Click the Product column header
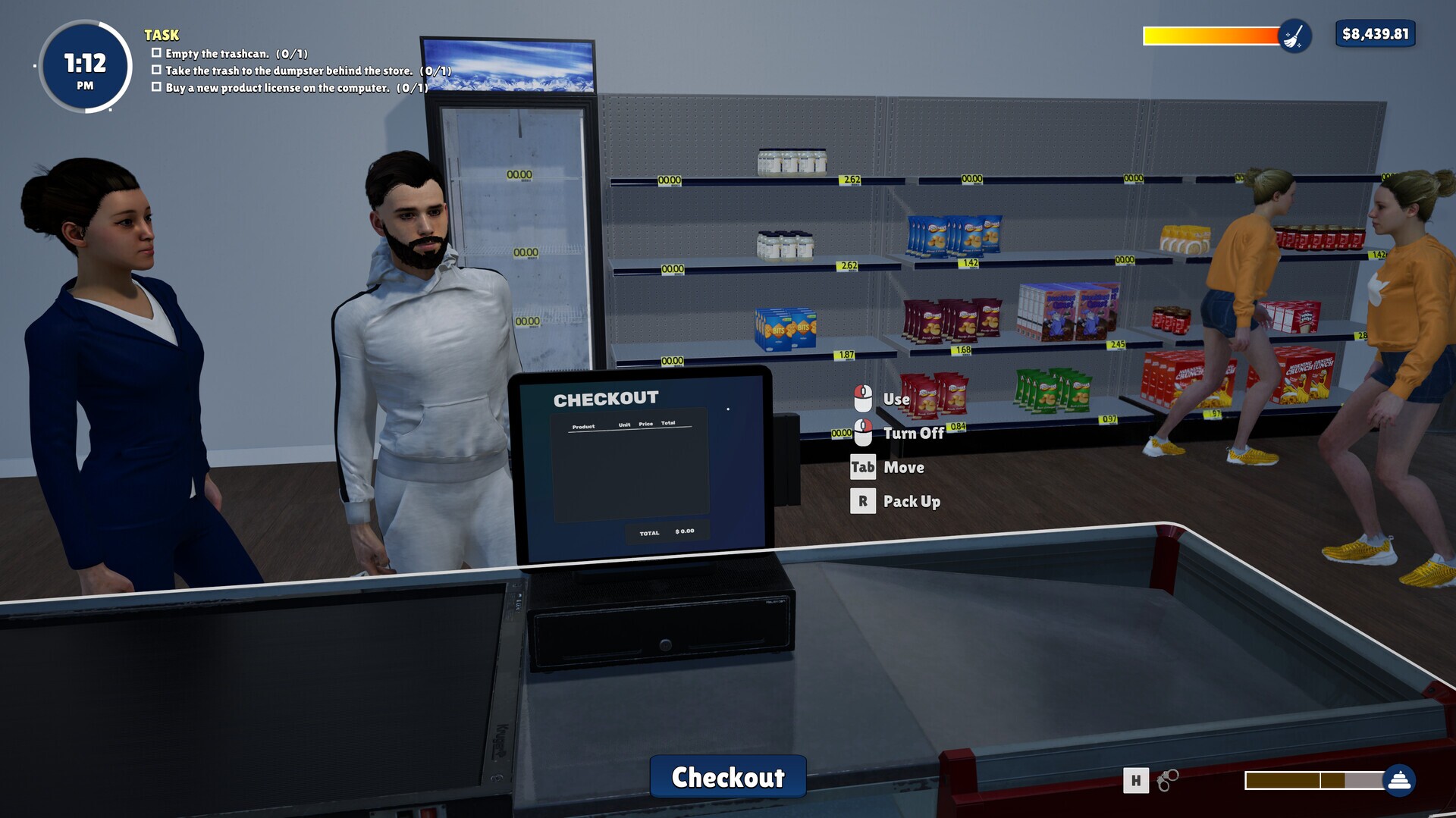1456x818 pixels. click(582, 425)
